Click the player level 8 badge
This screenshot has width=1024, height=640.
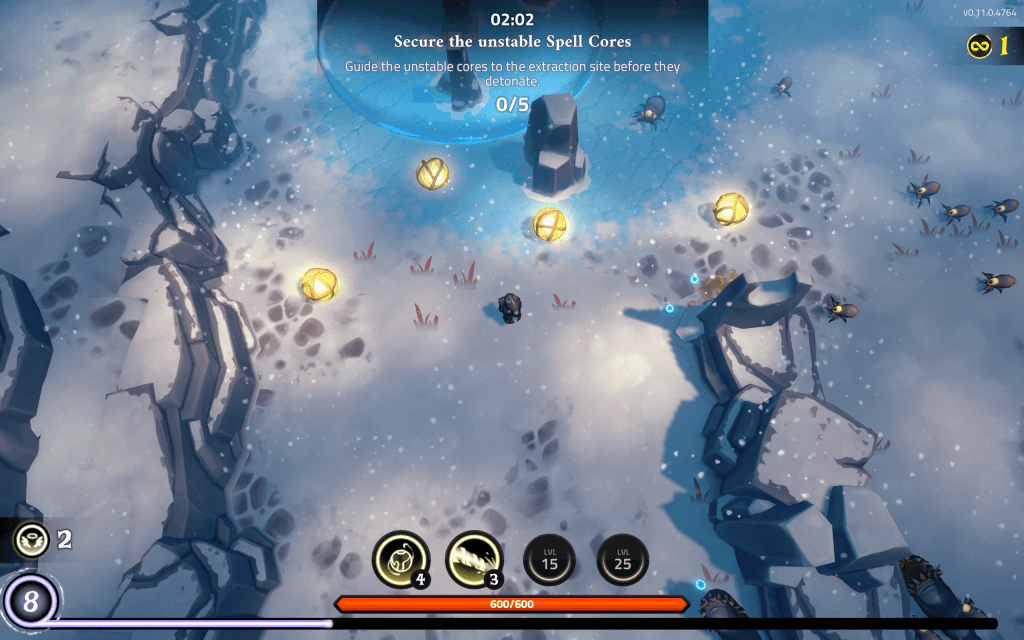[x=31, y=602]
